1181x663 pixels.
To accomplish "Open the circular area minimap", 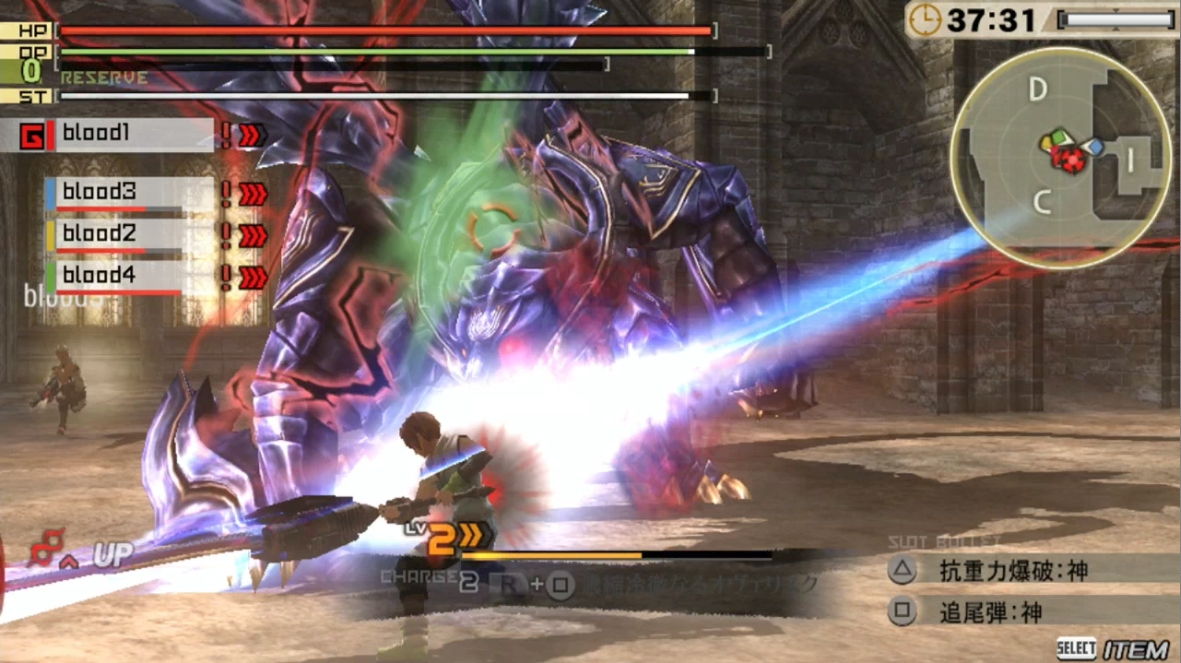I will point(1061,157).
